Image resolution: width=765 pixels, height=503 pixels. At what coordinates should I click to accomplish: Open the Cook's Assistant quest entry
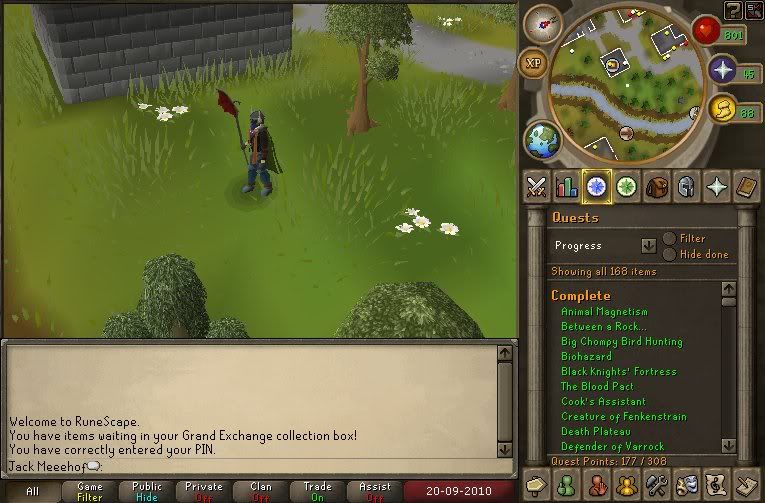[603, 402]
